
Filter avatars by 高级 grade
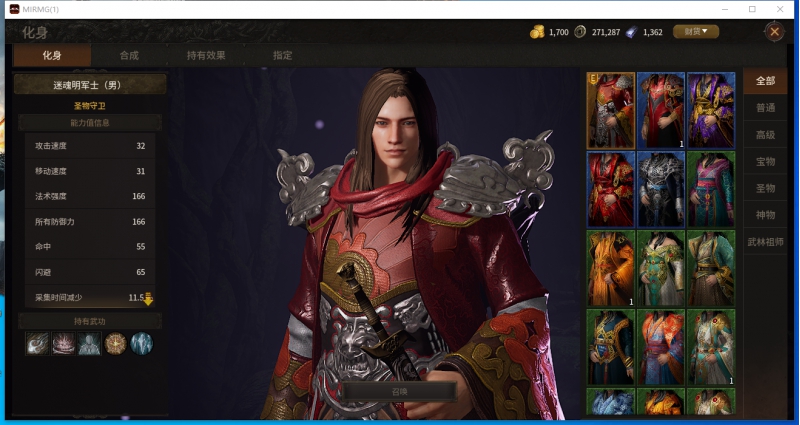(x=766, y=135)
